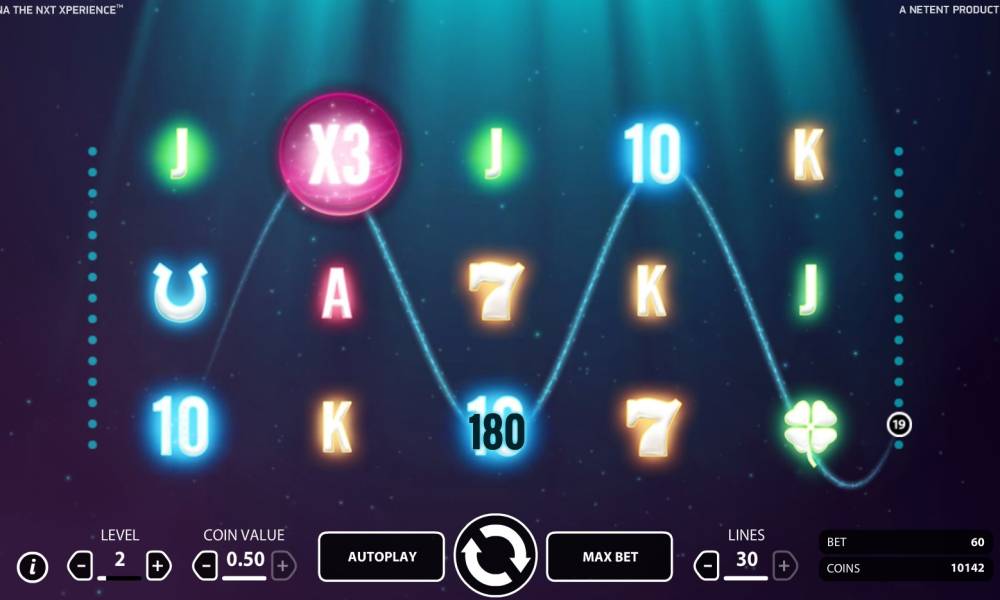1000x600 pixels.
Task: Select the payline 19 marker
Action: (899, 425)
